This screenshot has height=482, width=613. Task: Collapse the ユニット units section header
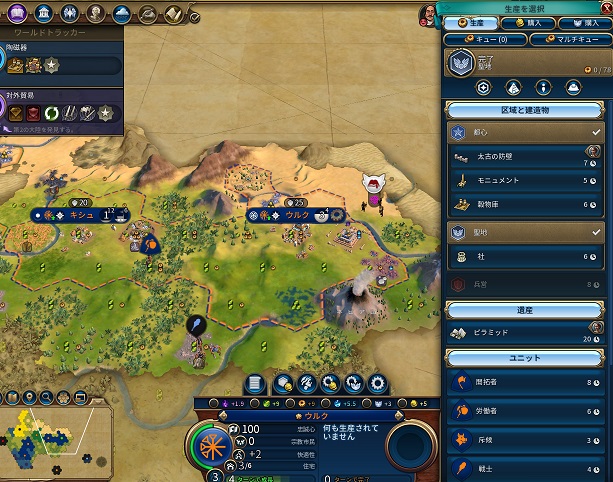point(525,358)
